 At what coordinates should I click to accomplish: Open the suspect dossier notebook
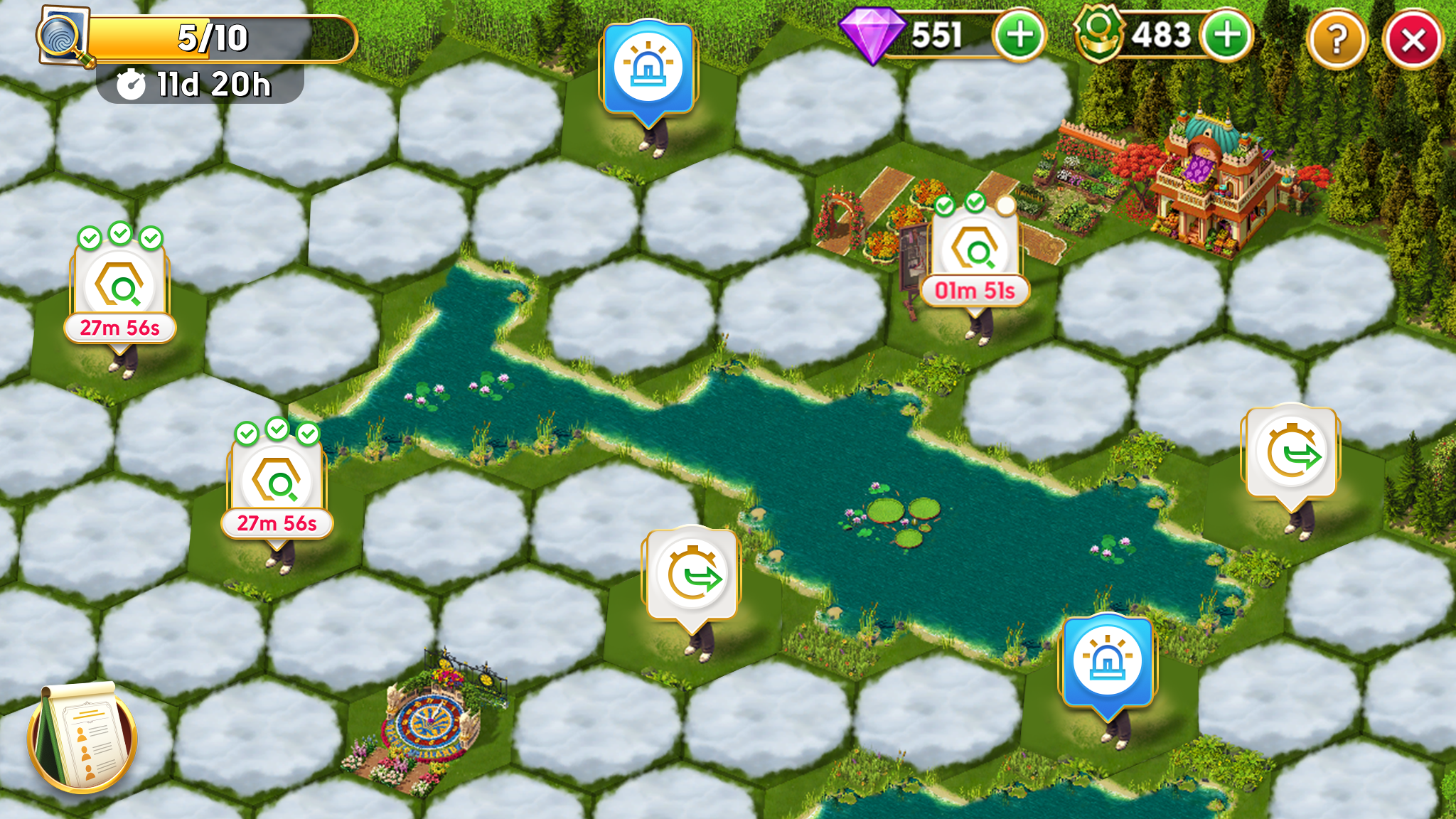[x=82, y=737]
